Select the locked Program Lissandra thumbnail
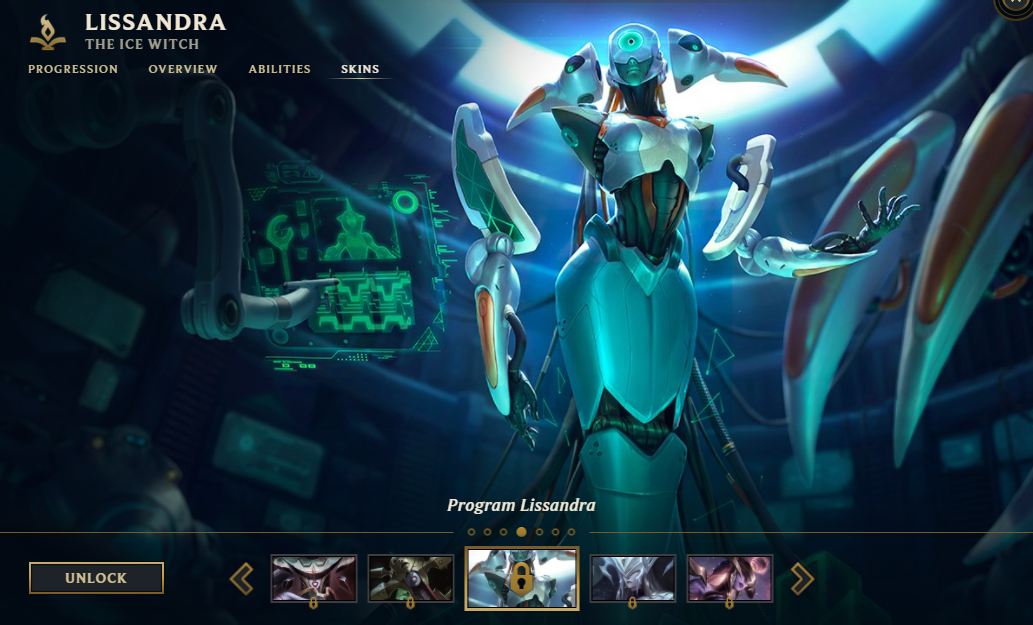 pyautogui.click(x=521, y=578)
